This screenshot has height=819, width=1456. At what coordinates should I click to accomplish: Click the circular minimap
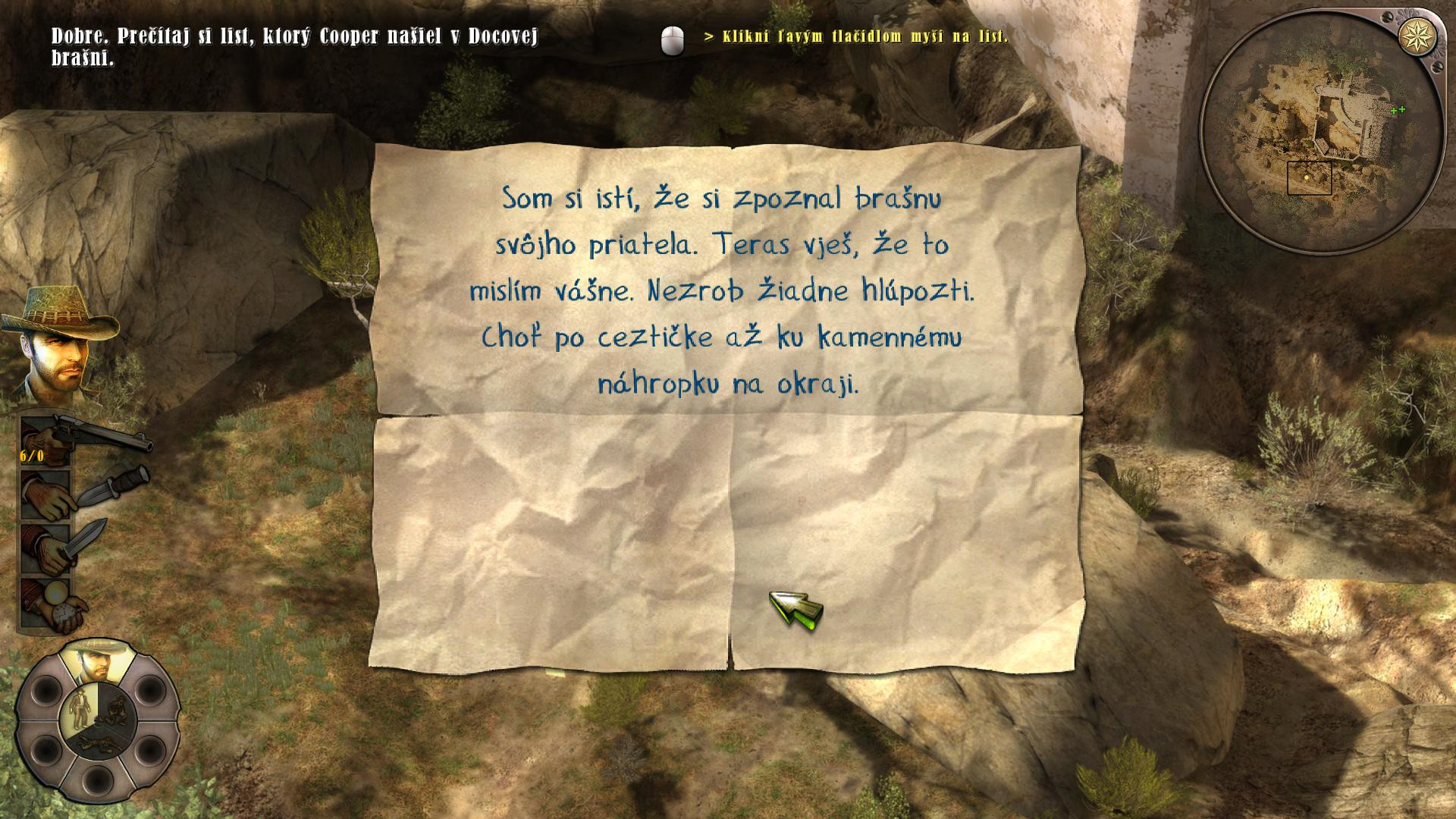pos(1318,136)
